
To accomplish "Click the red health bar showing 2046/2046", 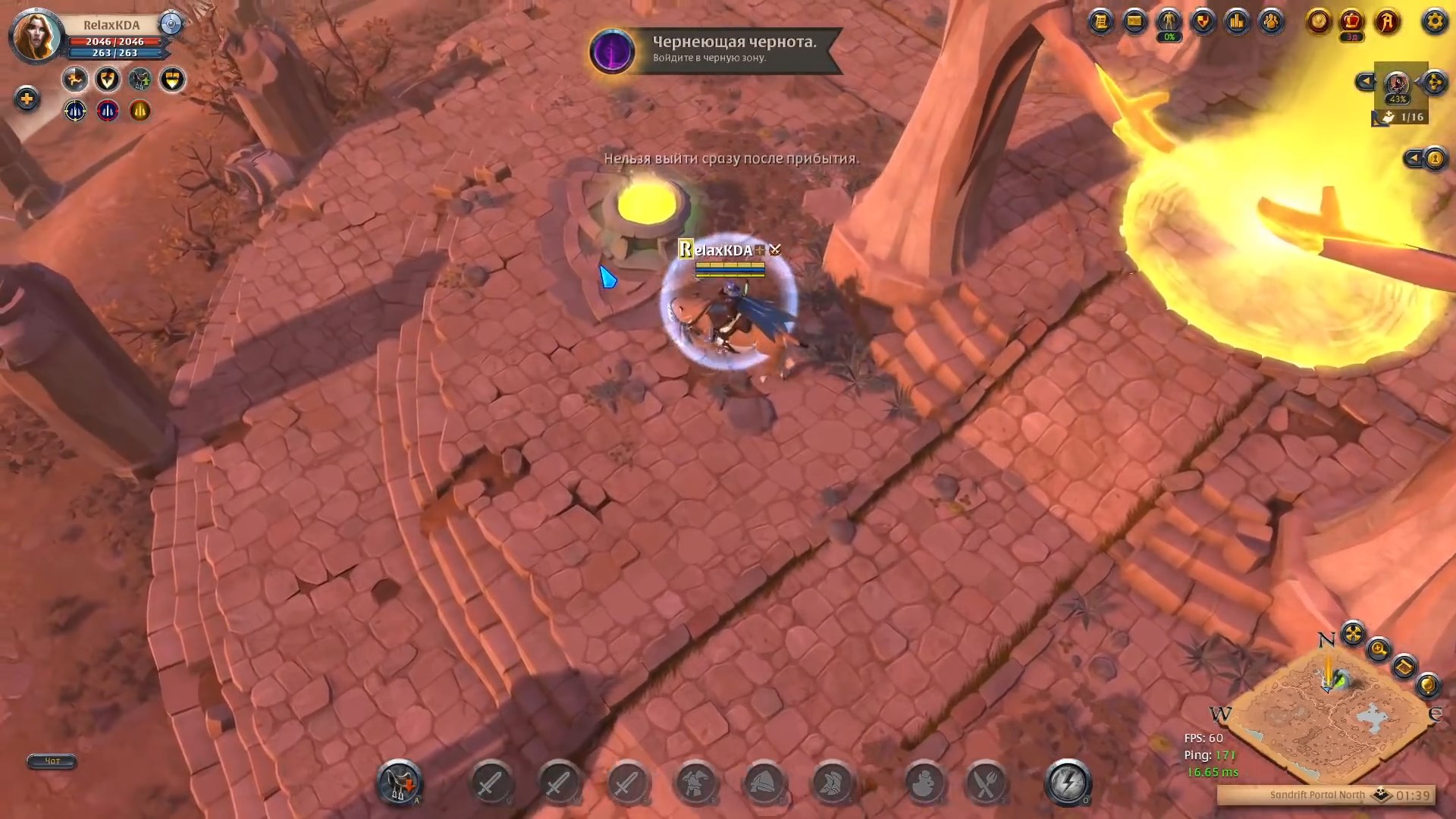I will point(114,42).
